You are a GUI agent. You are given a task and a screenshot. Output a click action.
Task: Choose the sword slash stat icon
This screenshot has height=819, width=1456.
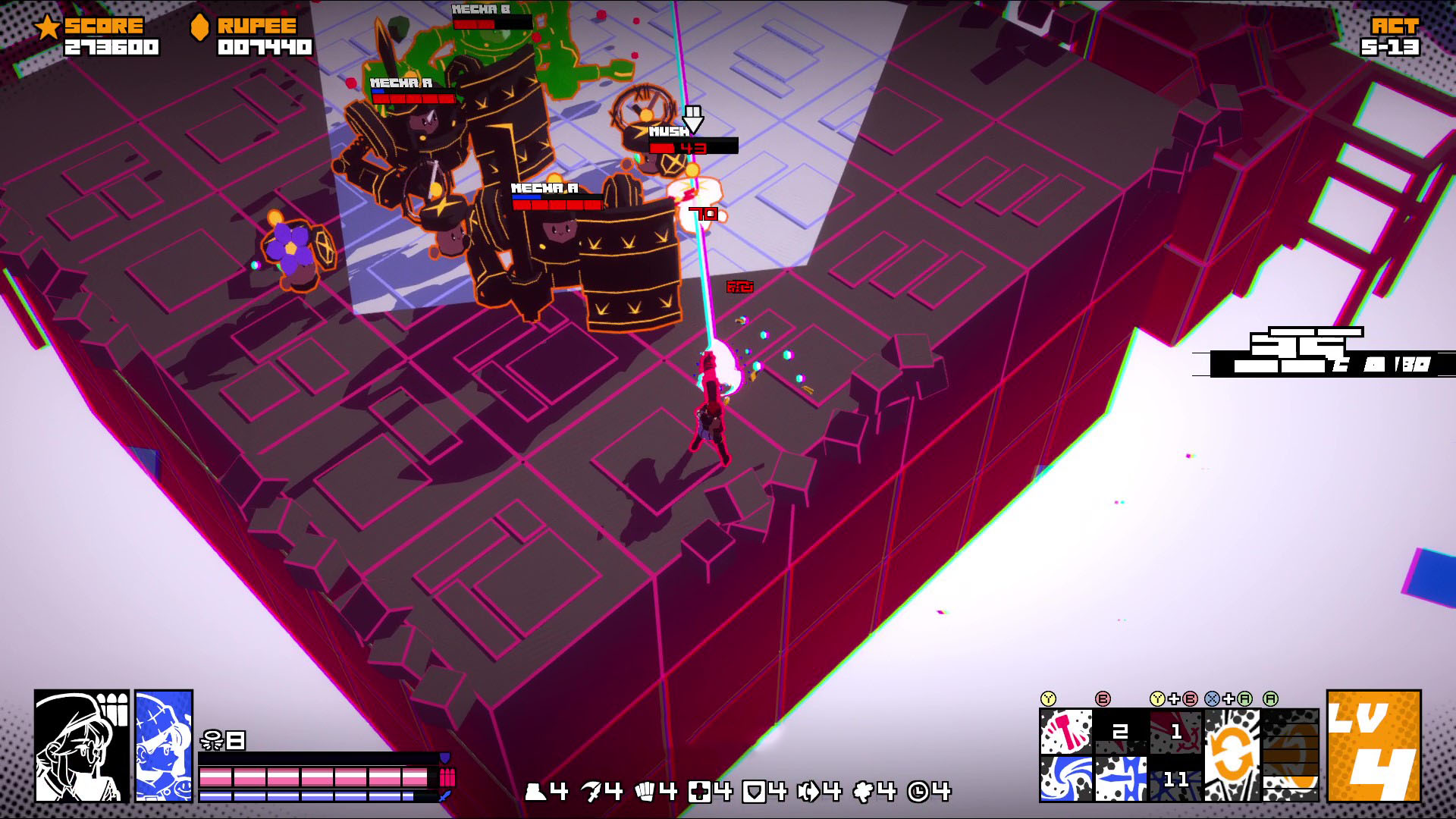[592, 792]
